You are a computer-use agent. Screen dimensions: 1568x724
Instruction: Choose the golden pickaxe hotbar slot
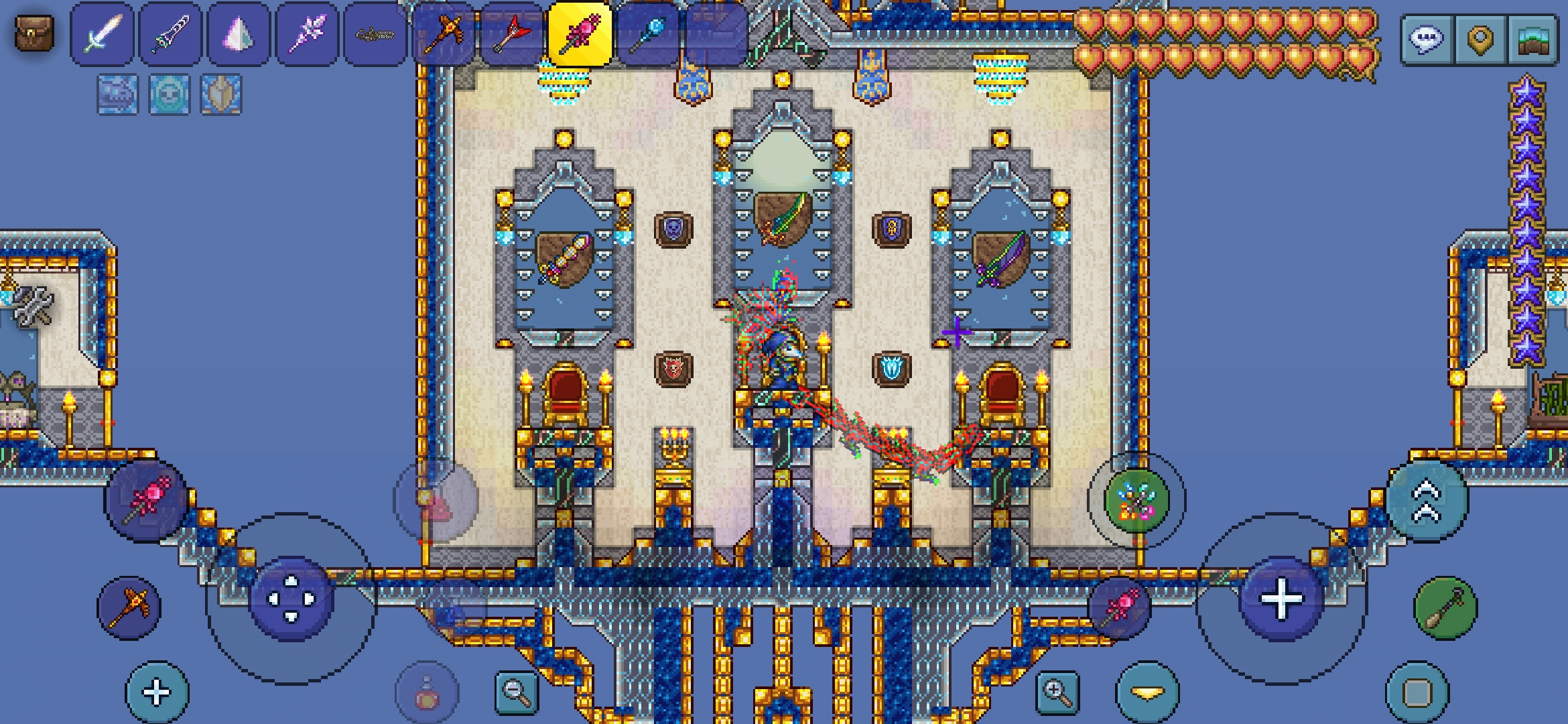tap(444, 34)
